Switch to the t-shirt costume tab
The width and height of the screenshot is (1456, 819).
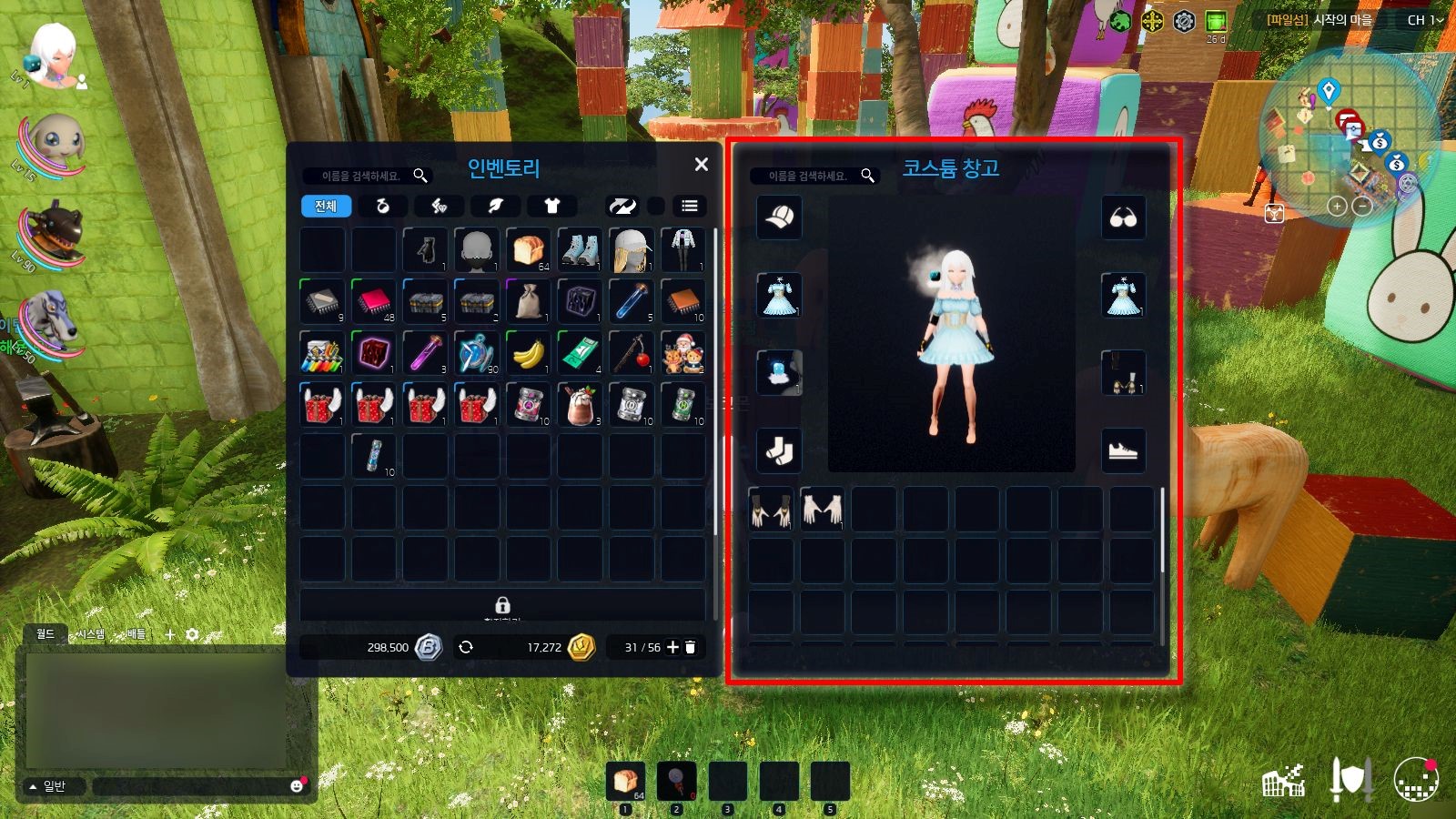pyautogui.click(x=551, y=207)
